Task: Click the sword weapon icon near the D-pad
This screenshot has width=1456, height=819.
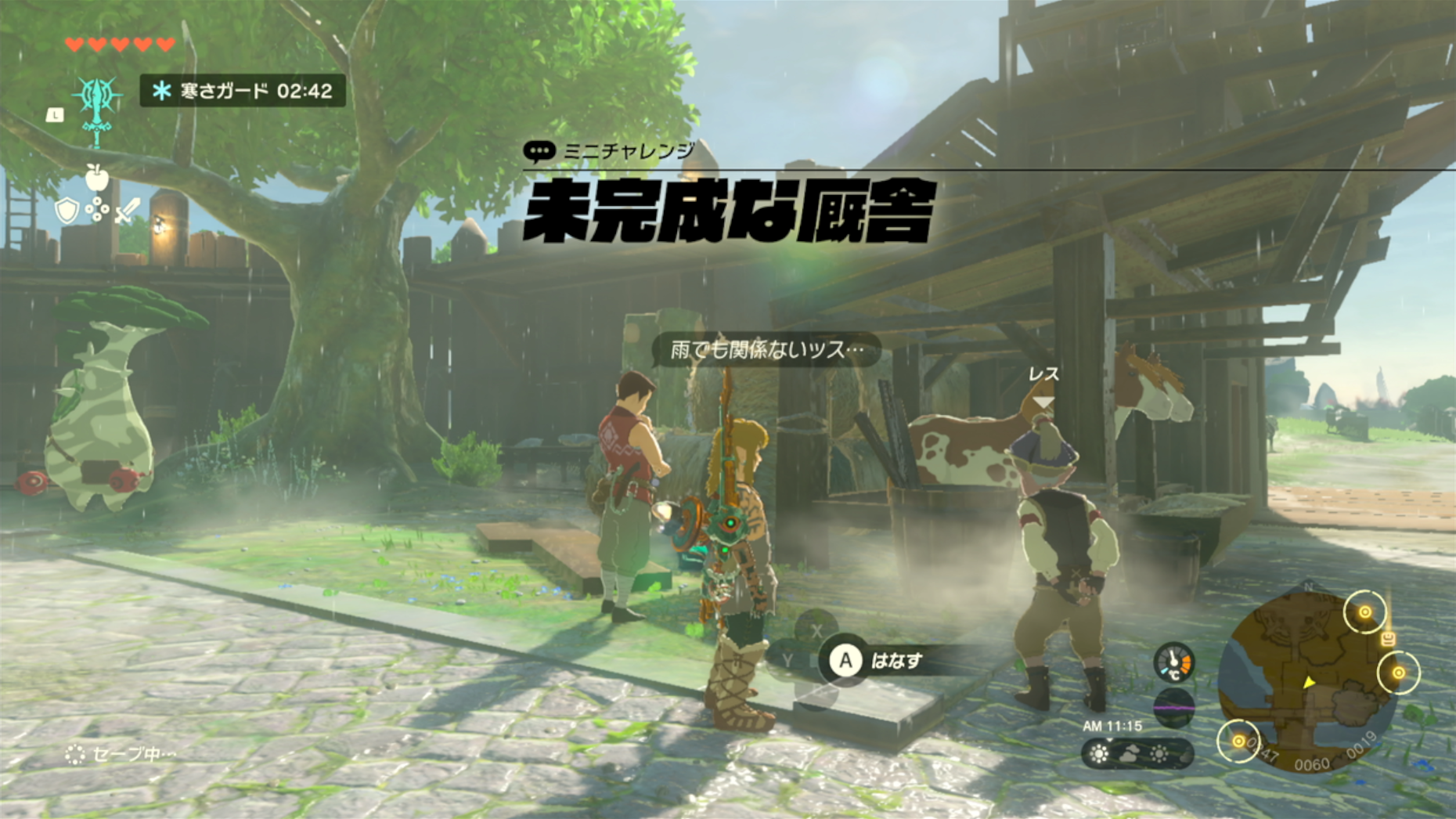Action: click(x=126, y=210)
